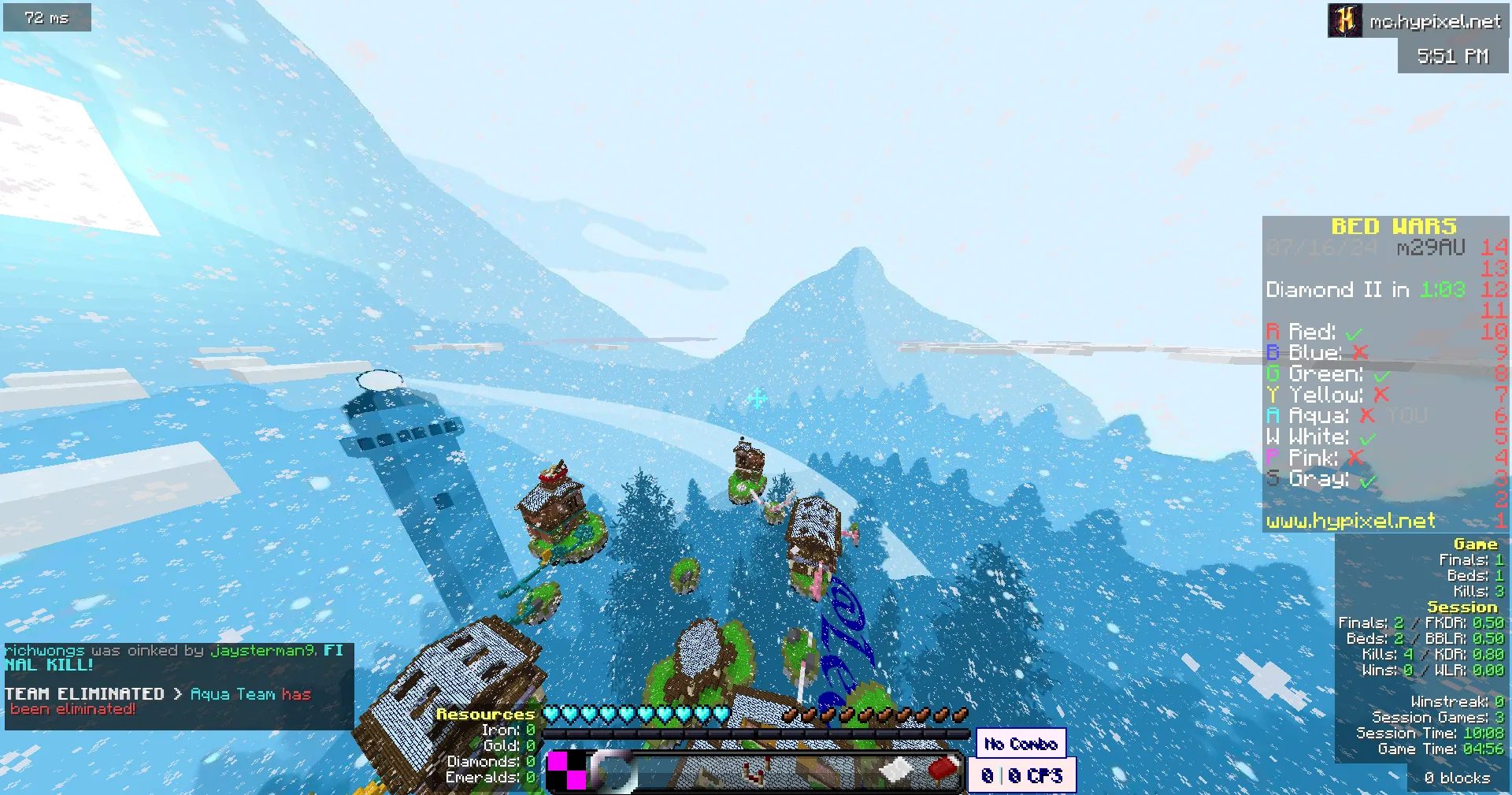Click the crosshair in the screen center
The height and width of the screenshot is (795, 1512).
coord(755,399)
